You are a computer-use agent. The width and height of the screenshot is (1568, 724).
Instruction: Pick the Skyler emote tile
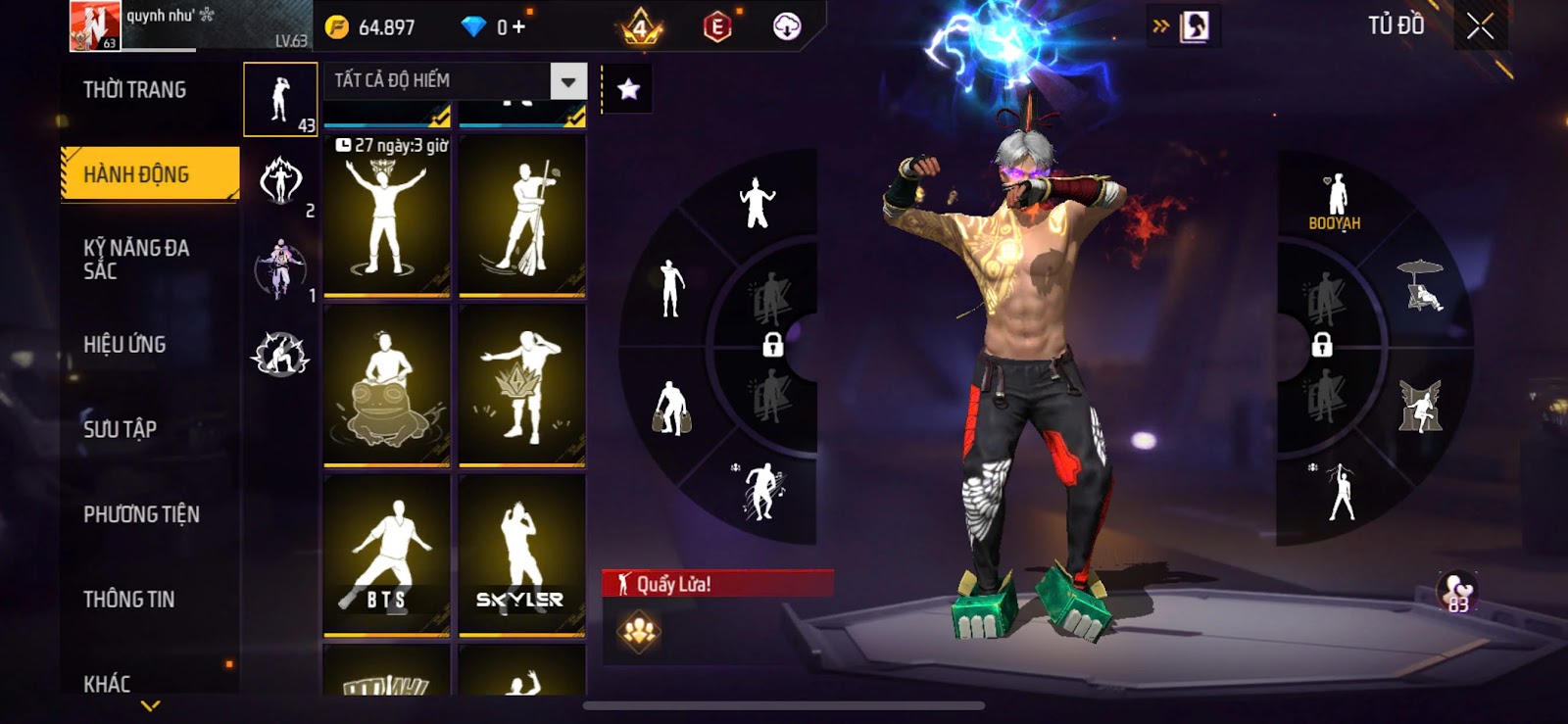tap(521, 555)
